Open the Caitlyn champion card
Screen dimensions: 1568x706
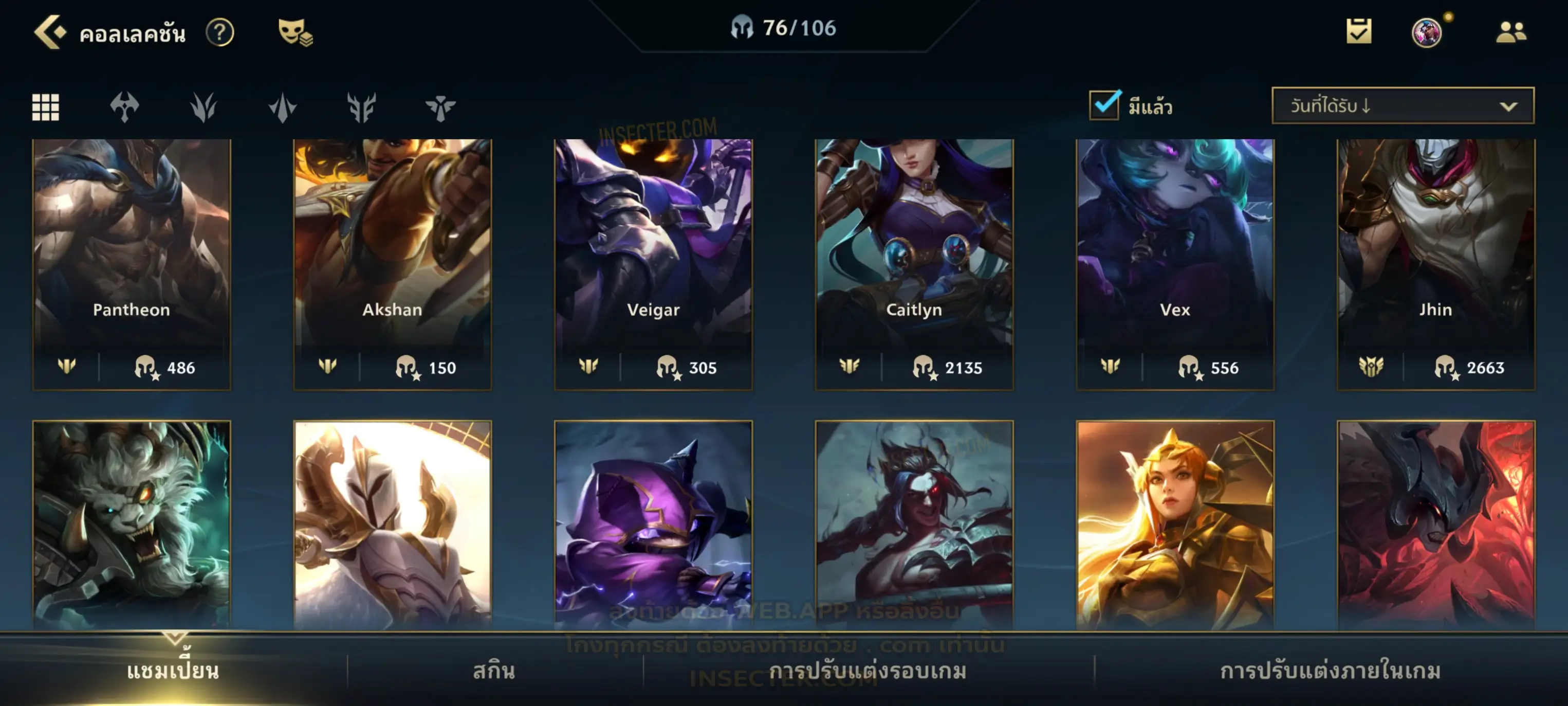click(x=914, y=264)
